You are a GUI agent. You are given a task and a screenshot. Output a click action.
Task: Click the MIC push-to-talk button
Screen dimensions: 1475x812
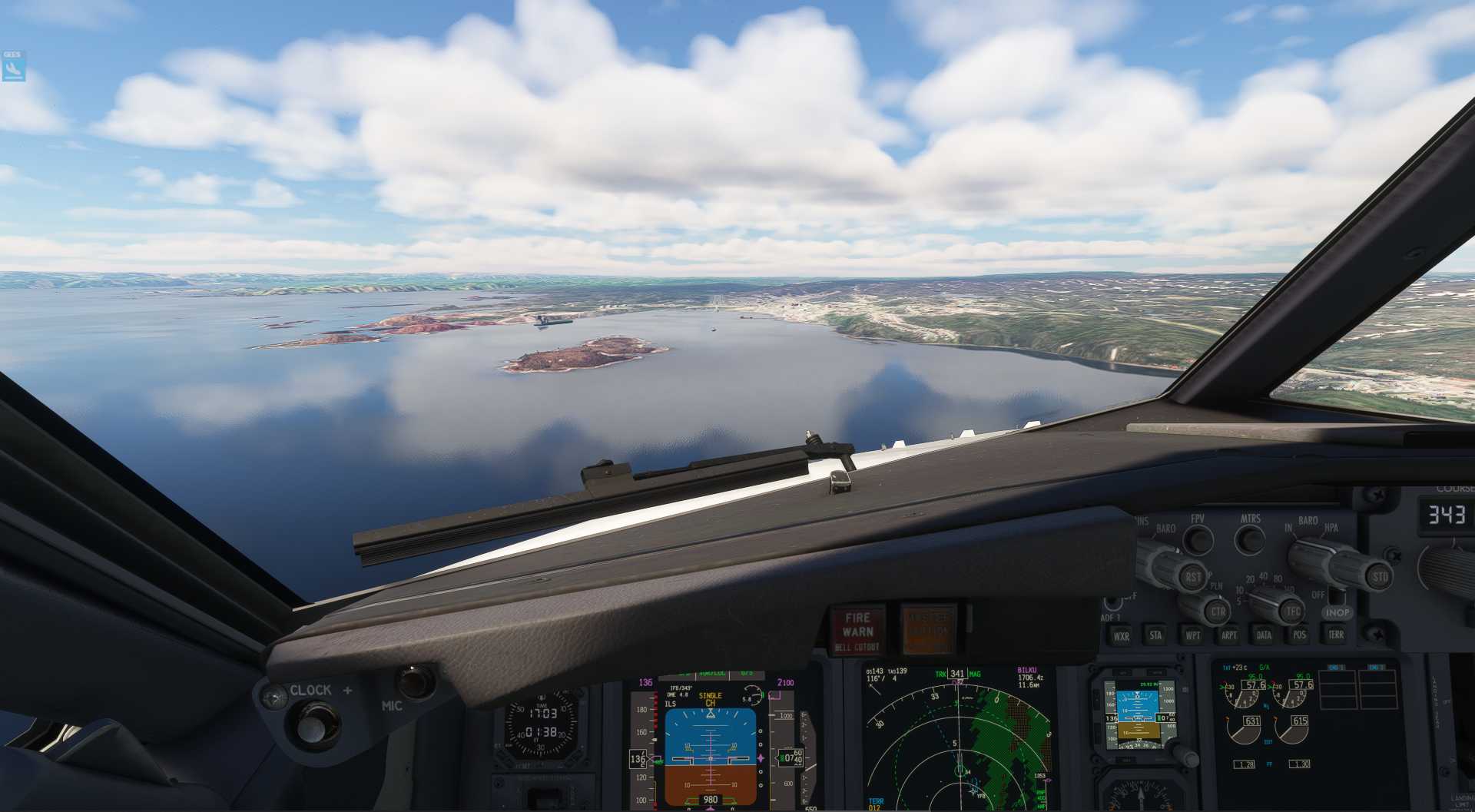click(416, 681)
